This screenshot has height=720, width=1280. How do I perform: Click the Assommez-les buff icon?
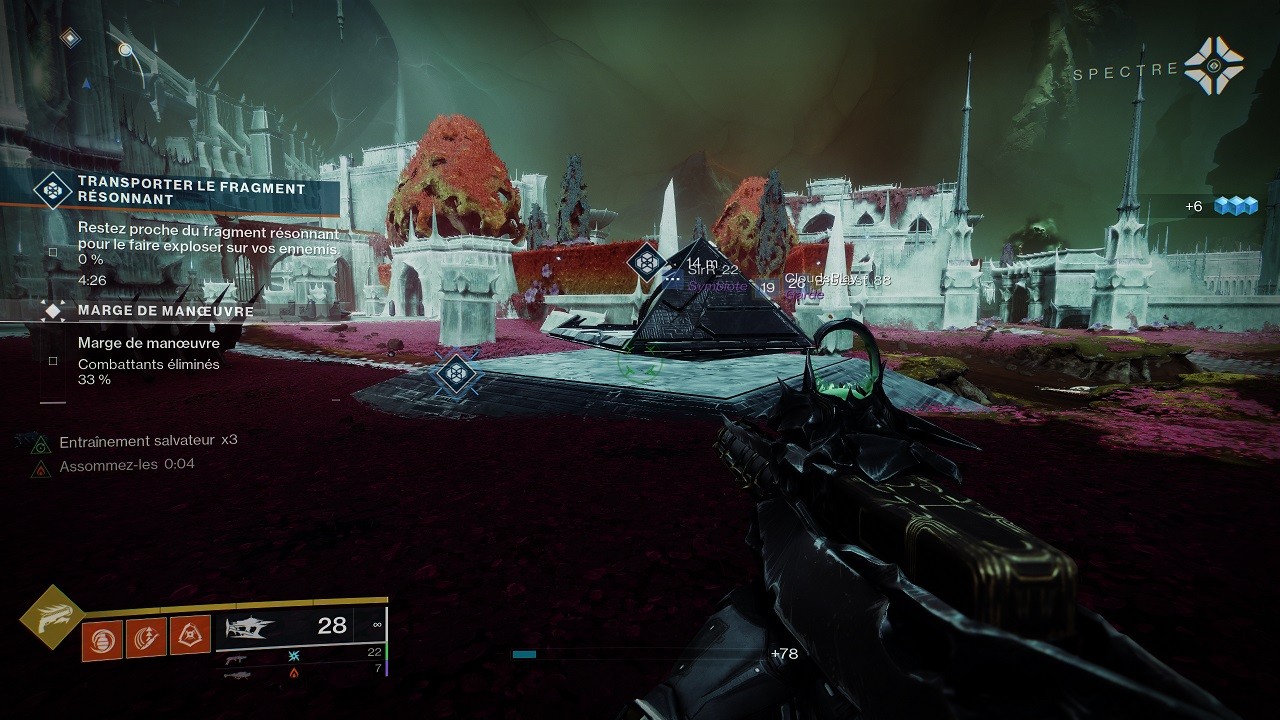tap(40, 467)
